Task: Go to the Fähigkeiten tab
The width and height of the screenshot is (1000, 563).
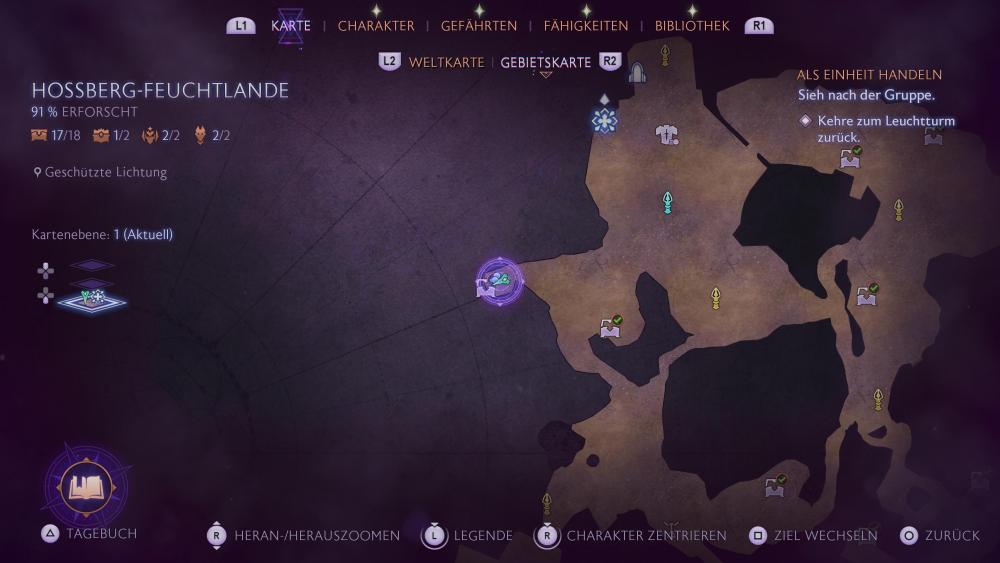Action: coord(586,26)
